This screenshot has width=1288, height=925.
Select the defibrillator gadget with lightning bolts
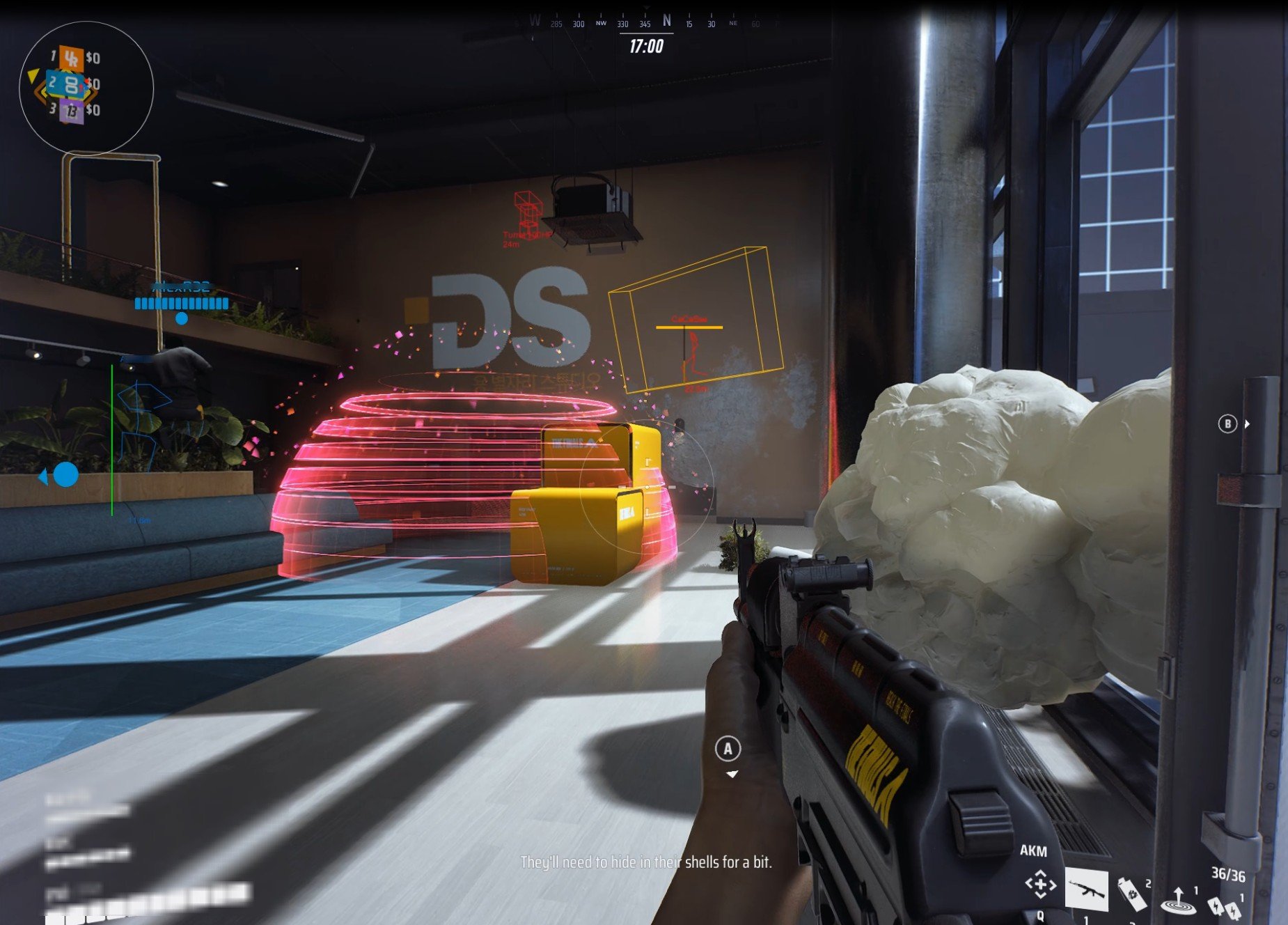coord(1225,907)
